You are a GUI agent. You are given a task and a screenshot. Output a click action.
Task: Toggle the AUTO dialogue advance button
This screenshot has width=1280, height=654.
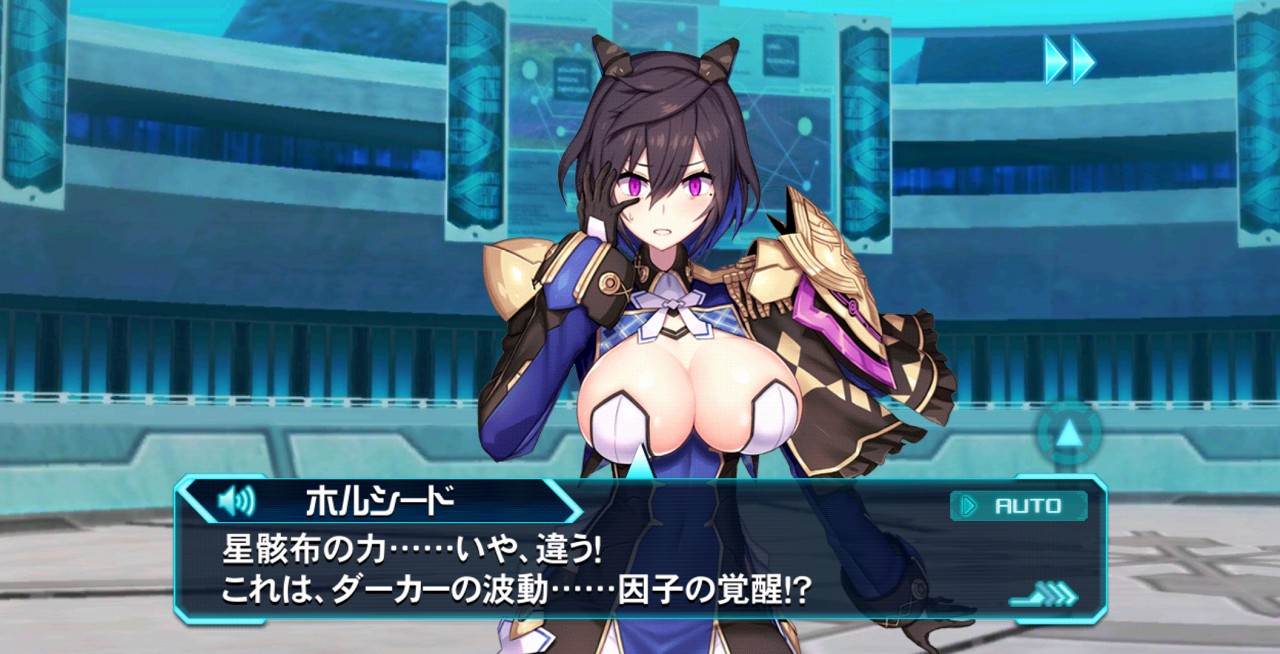(1018, 506)
